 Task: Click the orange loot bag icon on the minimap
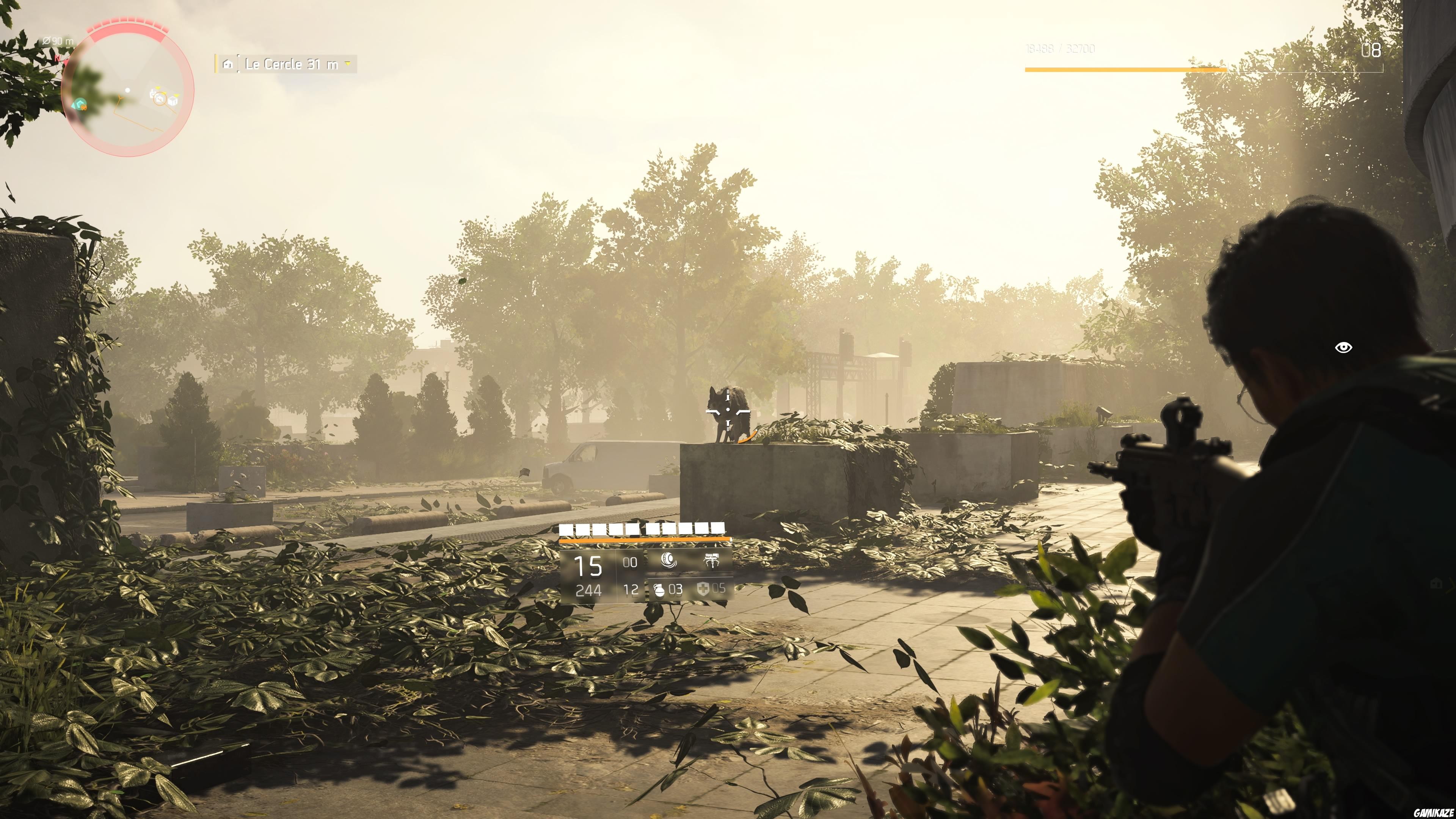(84, 108)
